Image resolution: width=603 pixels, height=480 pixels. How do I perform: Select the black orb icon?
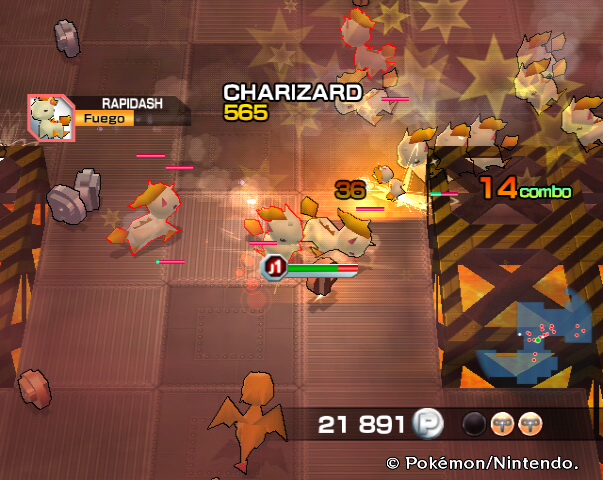(474, 424)
